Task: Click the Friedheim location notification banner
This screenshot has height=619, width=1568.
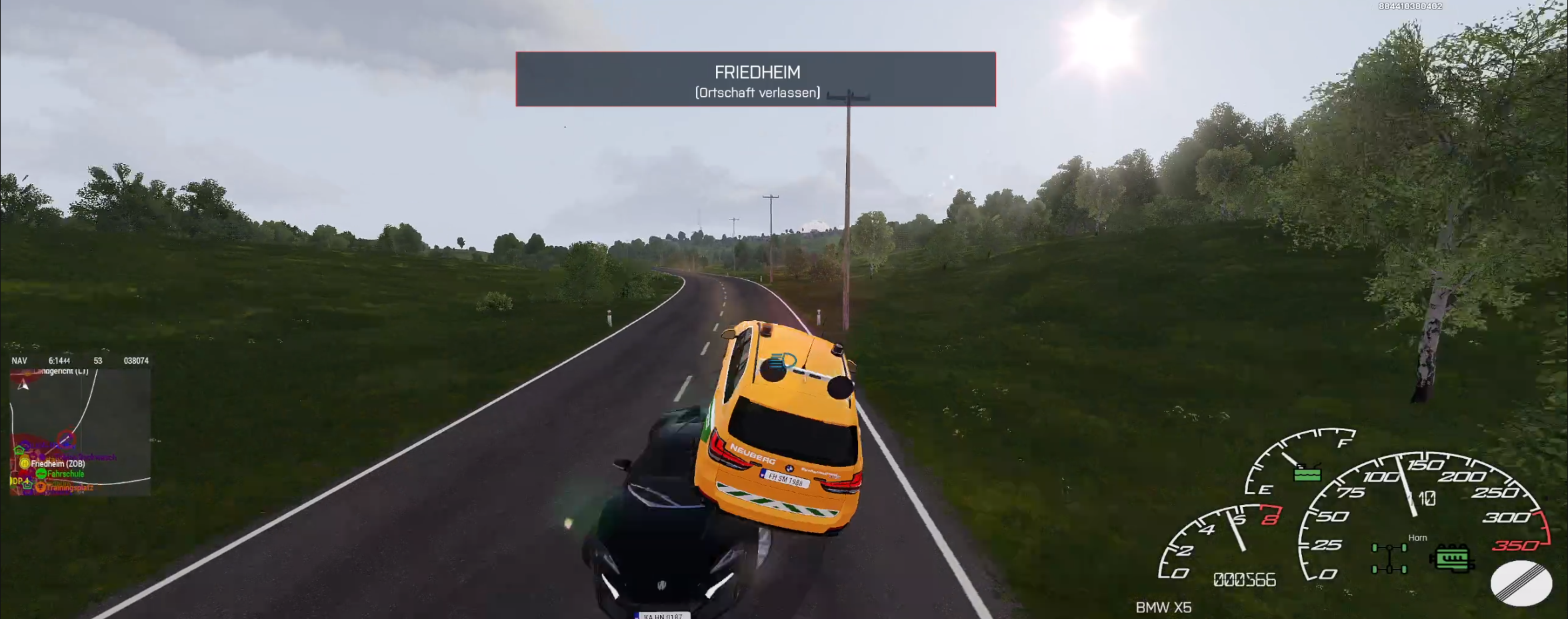Action: point(755,79)
